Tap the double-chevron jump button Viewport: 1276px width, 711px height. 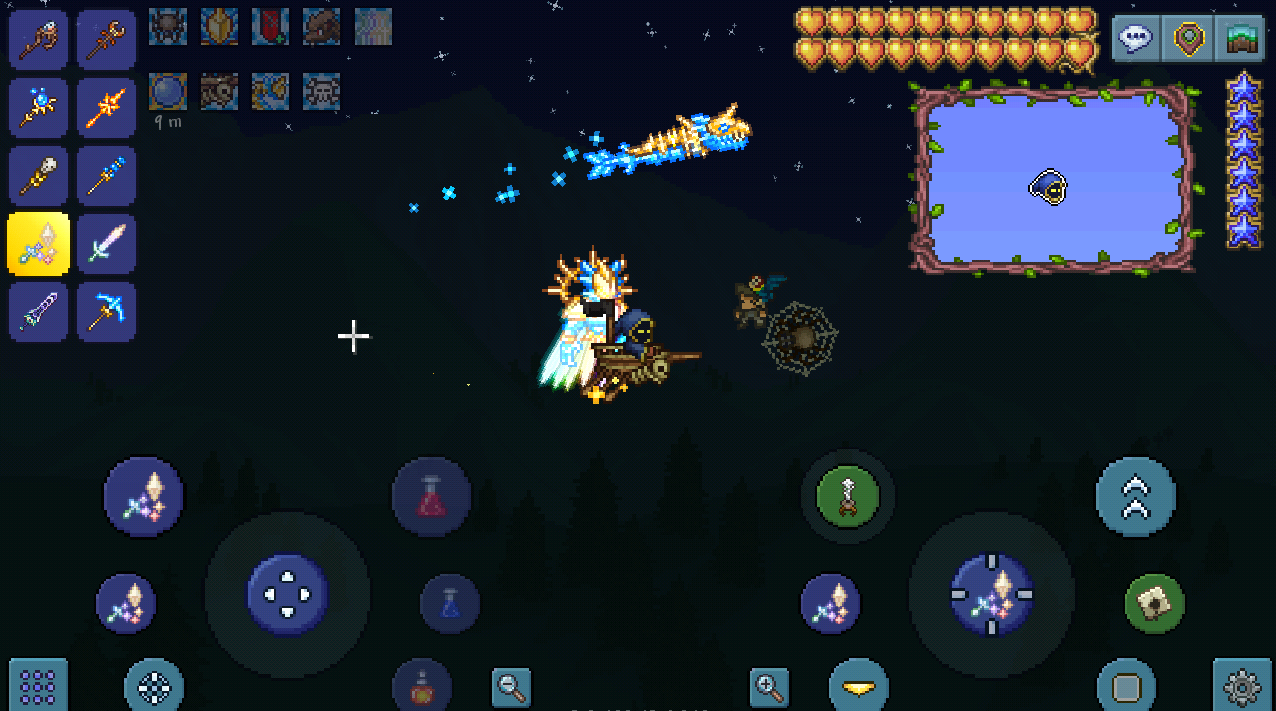tap(1135, 496)
